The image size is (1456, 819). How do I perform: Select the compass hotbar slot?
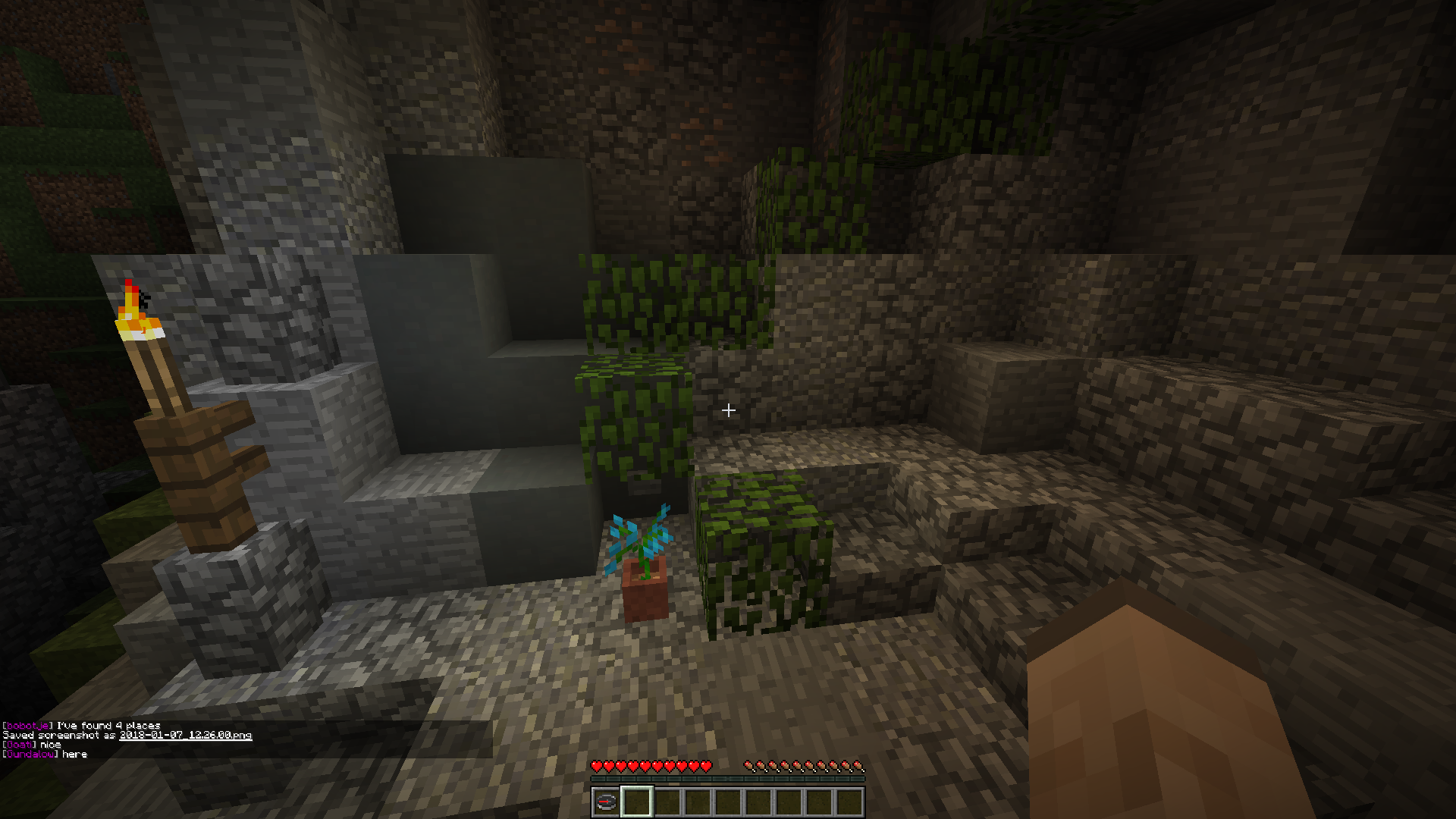point(606,802)
